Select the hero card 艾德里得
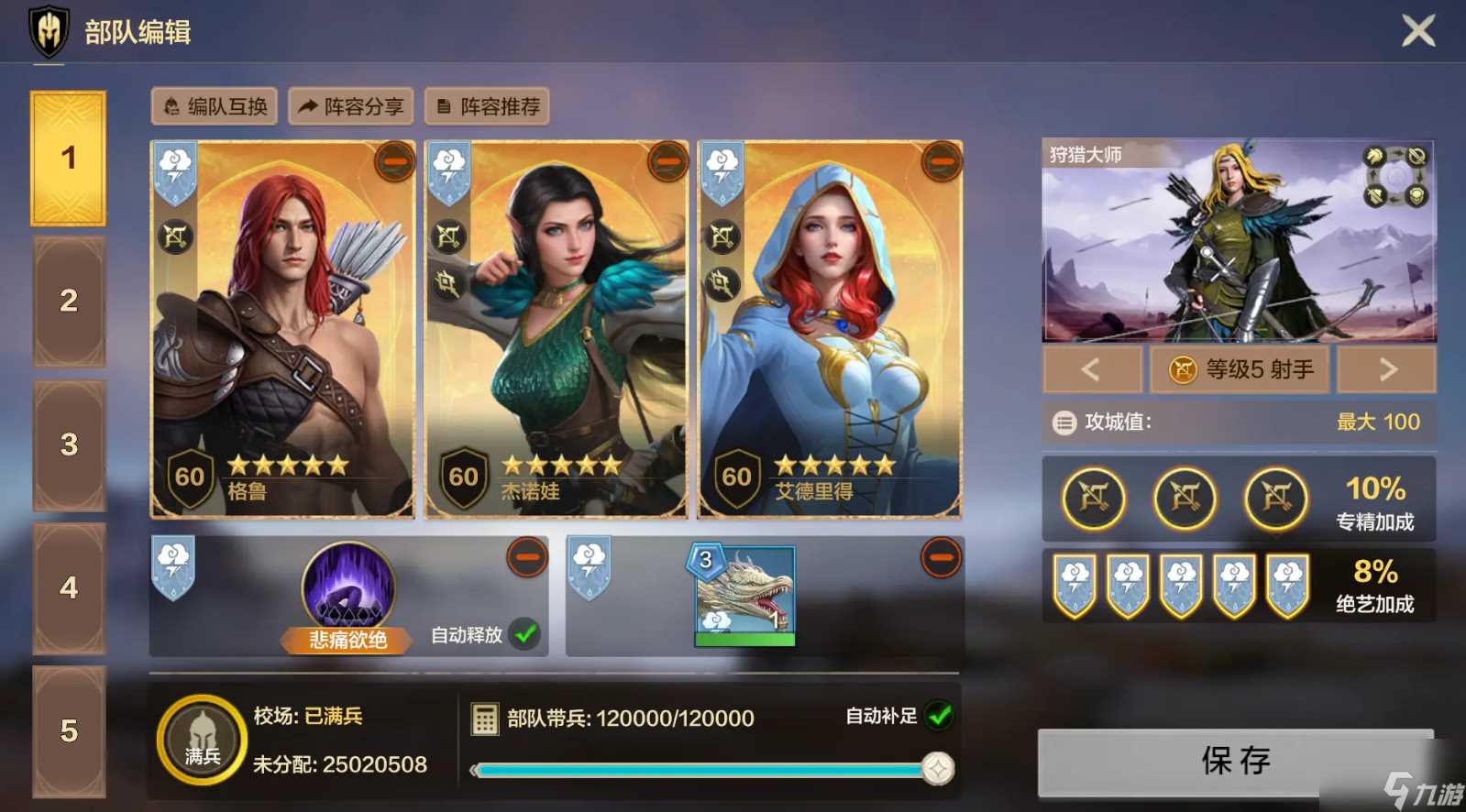Image resolution: width=1466 pixels, height=812 pixels. pos(830,330)
